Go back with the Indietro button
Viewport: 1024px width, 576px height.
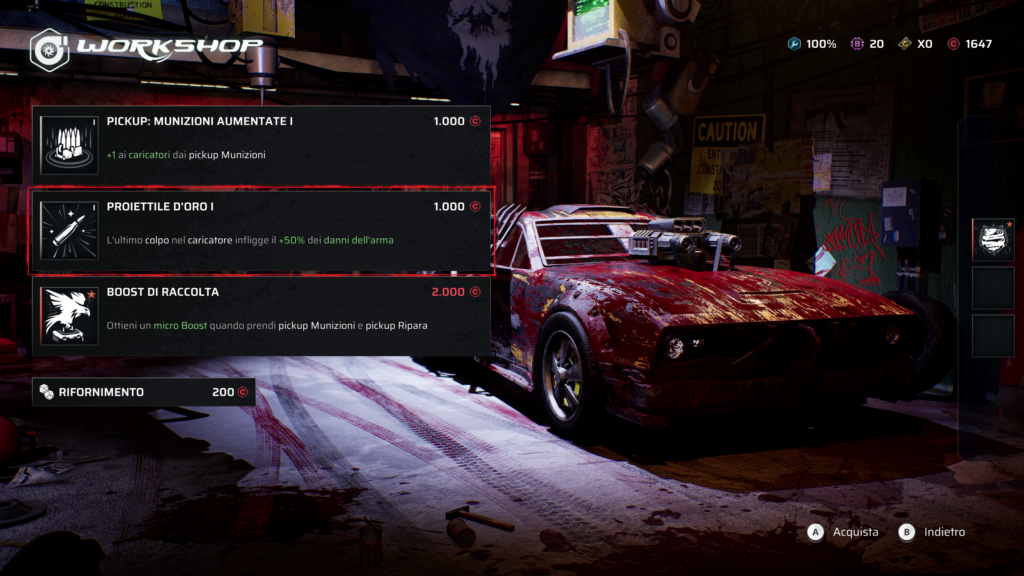coord(932,532)
